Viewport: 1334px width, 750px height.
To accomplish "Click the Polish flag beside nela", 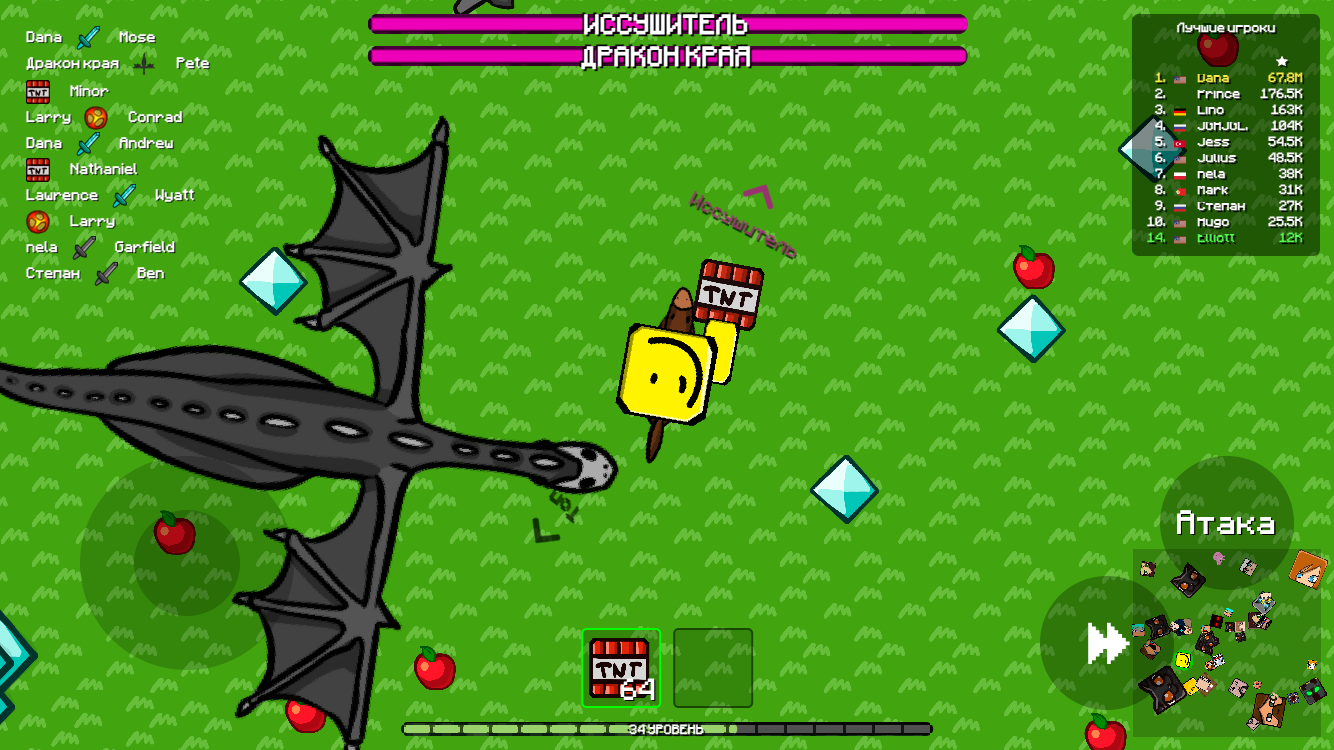I will click(1180, 173).
